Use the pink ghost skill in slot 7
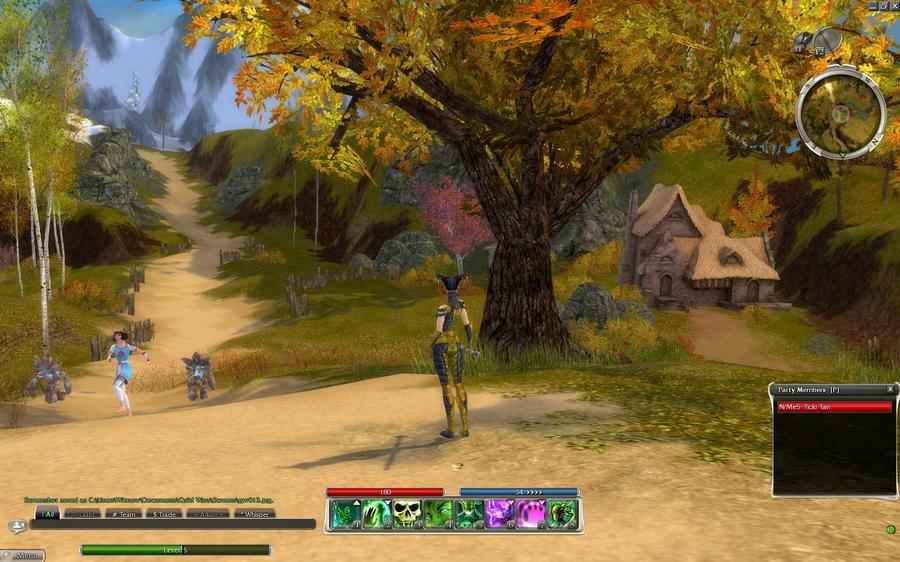 click(531, 514)
